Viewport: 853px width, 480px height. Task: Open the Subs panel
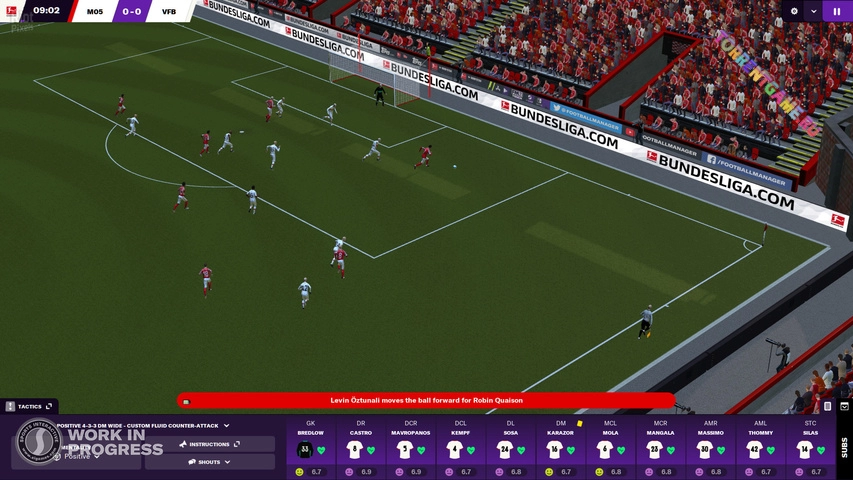point(843,446)
